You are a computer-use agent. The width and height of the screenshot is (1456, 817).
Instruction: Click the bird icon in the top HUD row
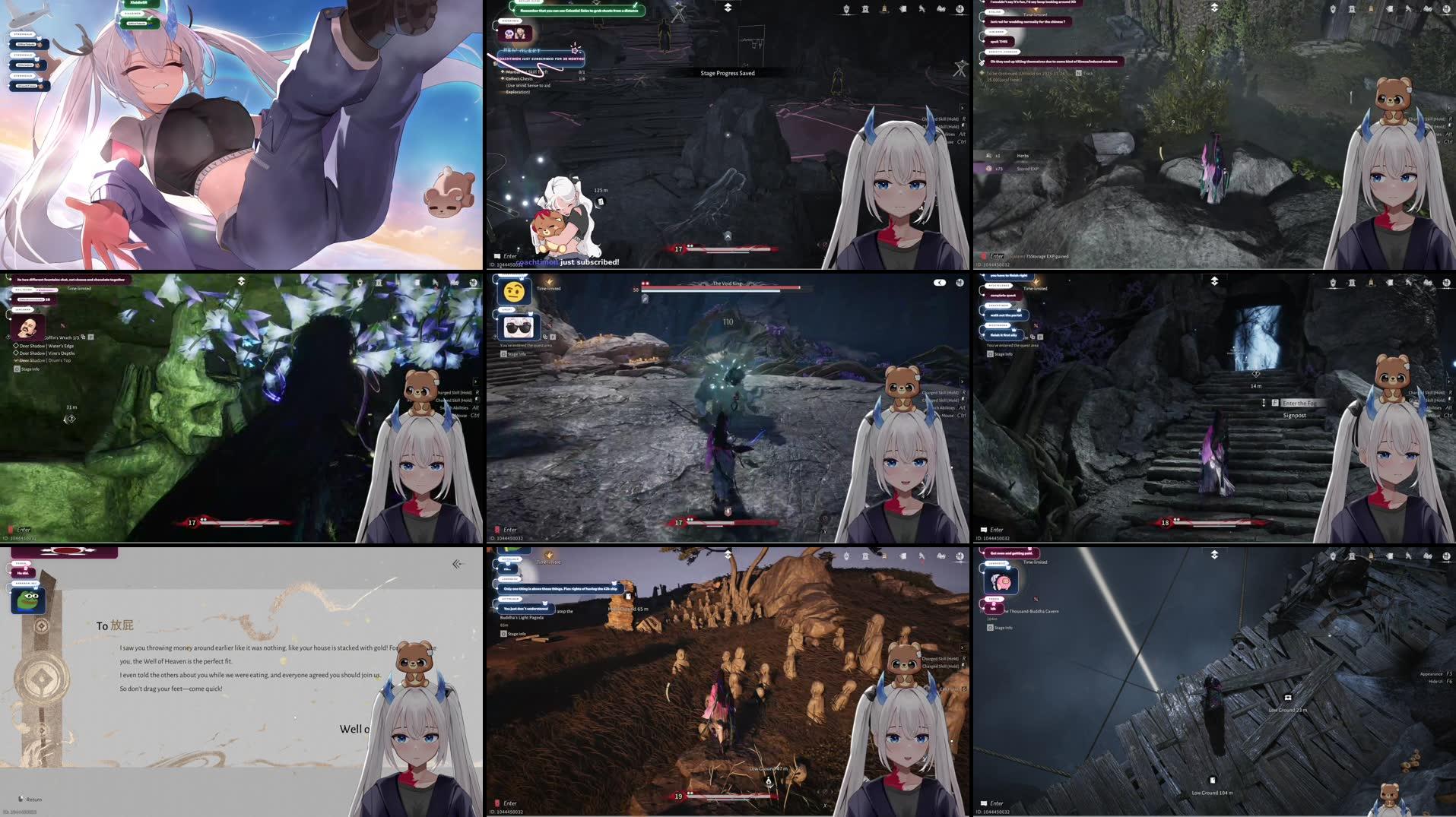pyautogui.click(x=921, y=9)
